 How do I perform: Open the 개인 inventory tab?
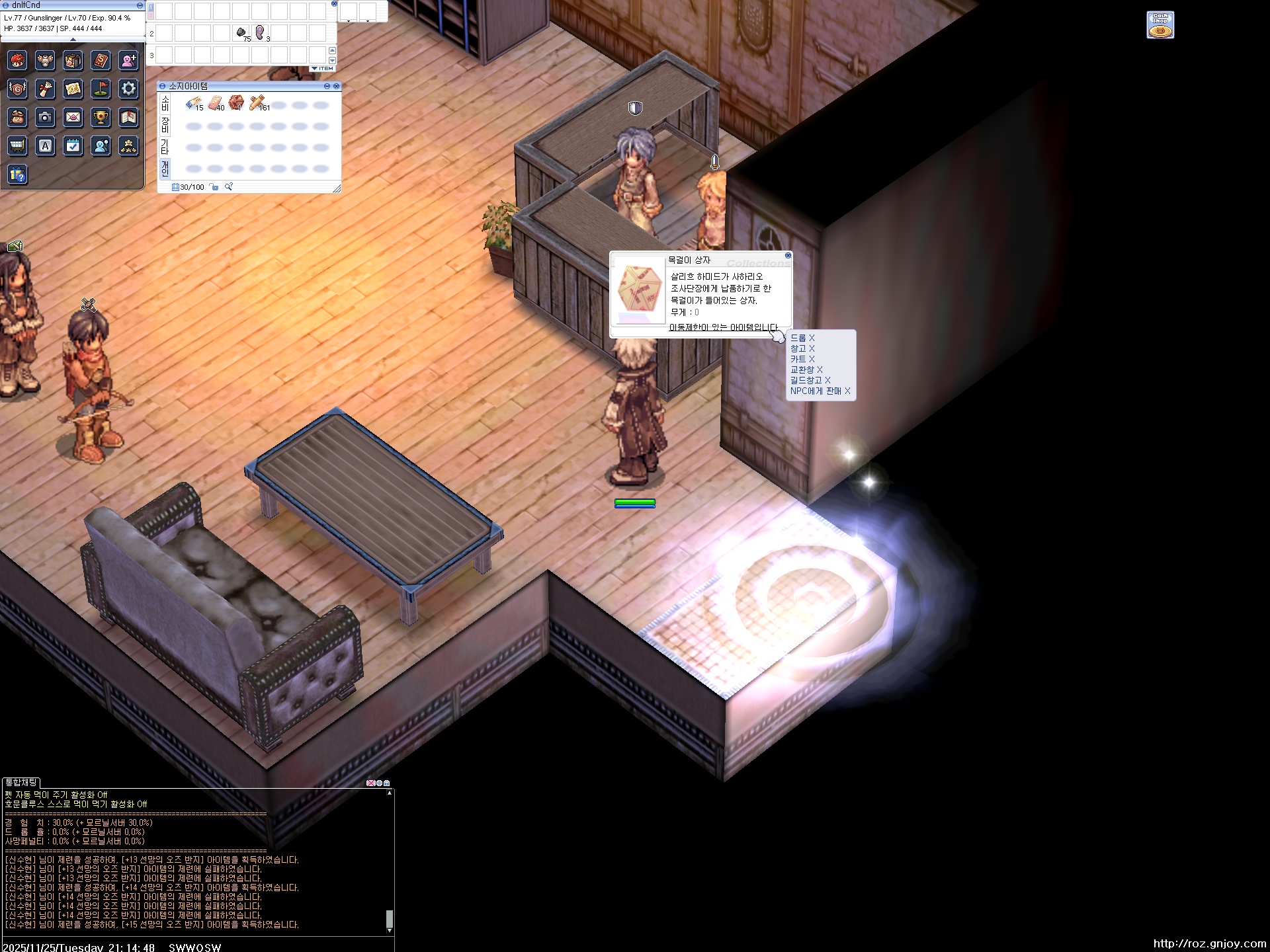pyautogui.click(x=165, y=168)
